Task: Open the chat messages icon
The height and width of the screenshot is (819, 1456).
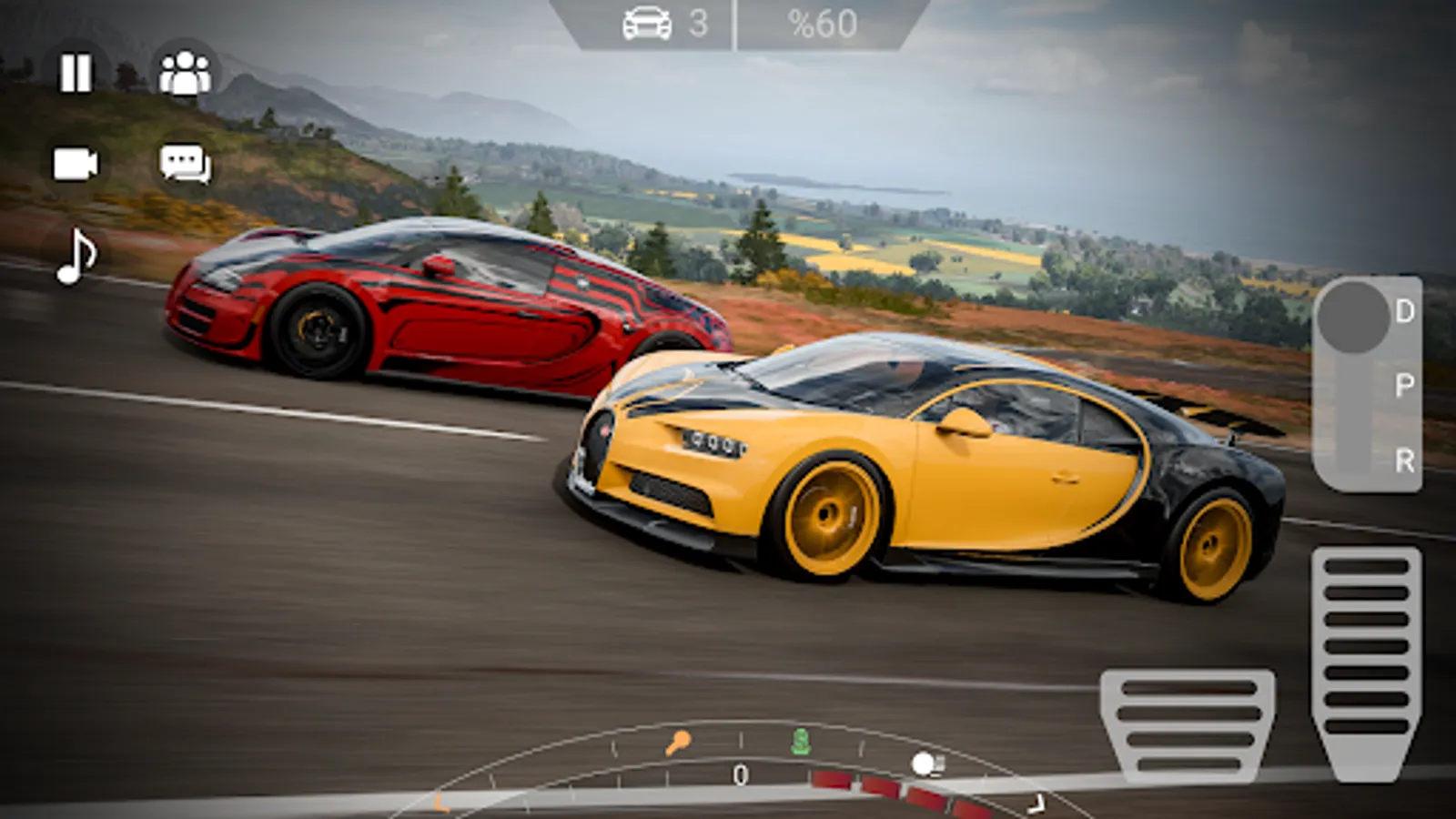Action: pos(185,165)
